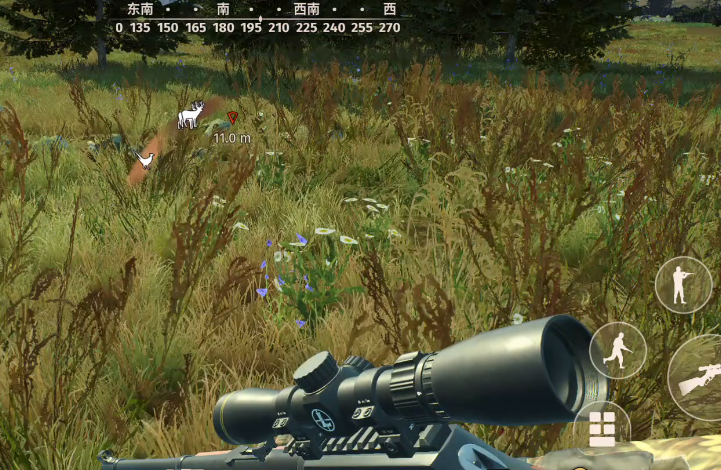Toggle the running soldier sprint button

(x=618, y=350)
